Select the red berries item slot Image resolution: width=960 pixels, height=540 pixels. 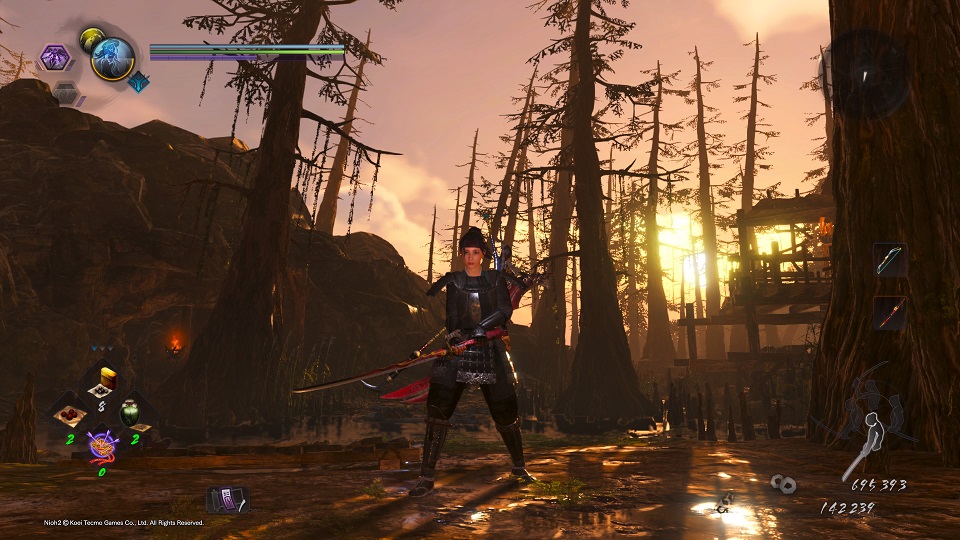(70, 414)
